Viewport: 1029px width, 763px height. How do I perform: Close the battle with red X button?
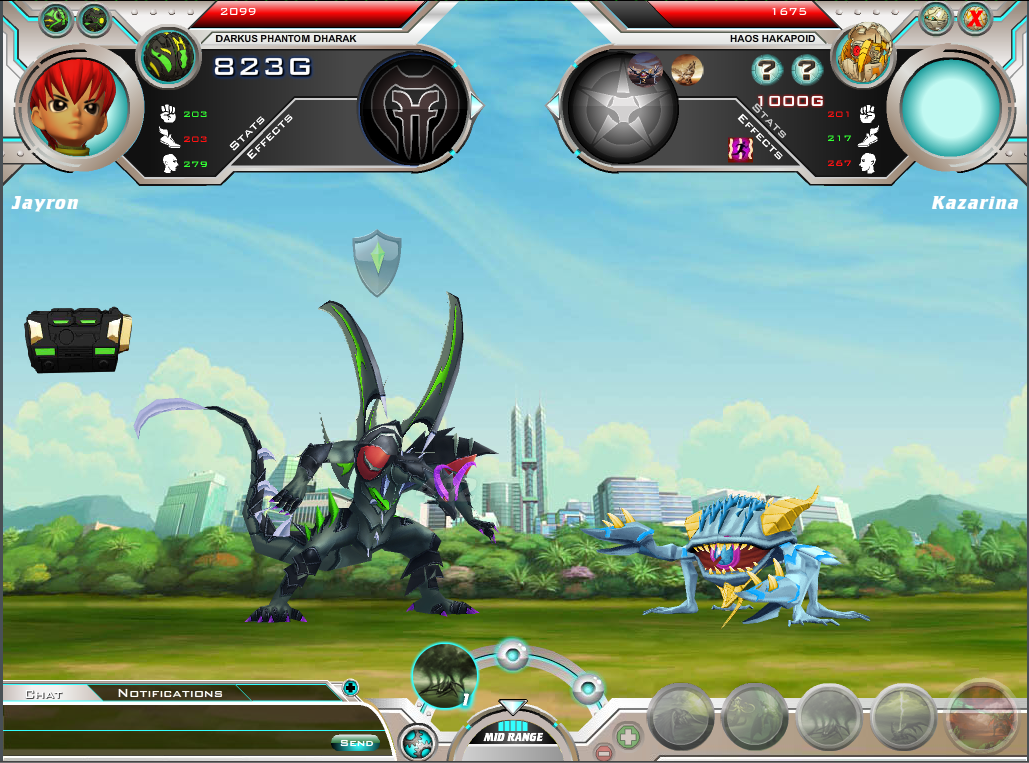tap(975, 17)
